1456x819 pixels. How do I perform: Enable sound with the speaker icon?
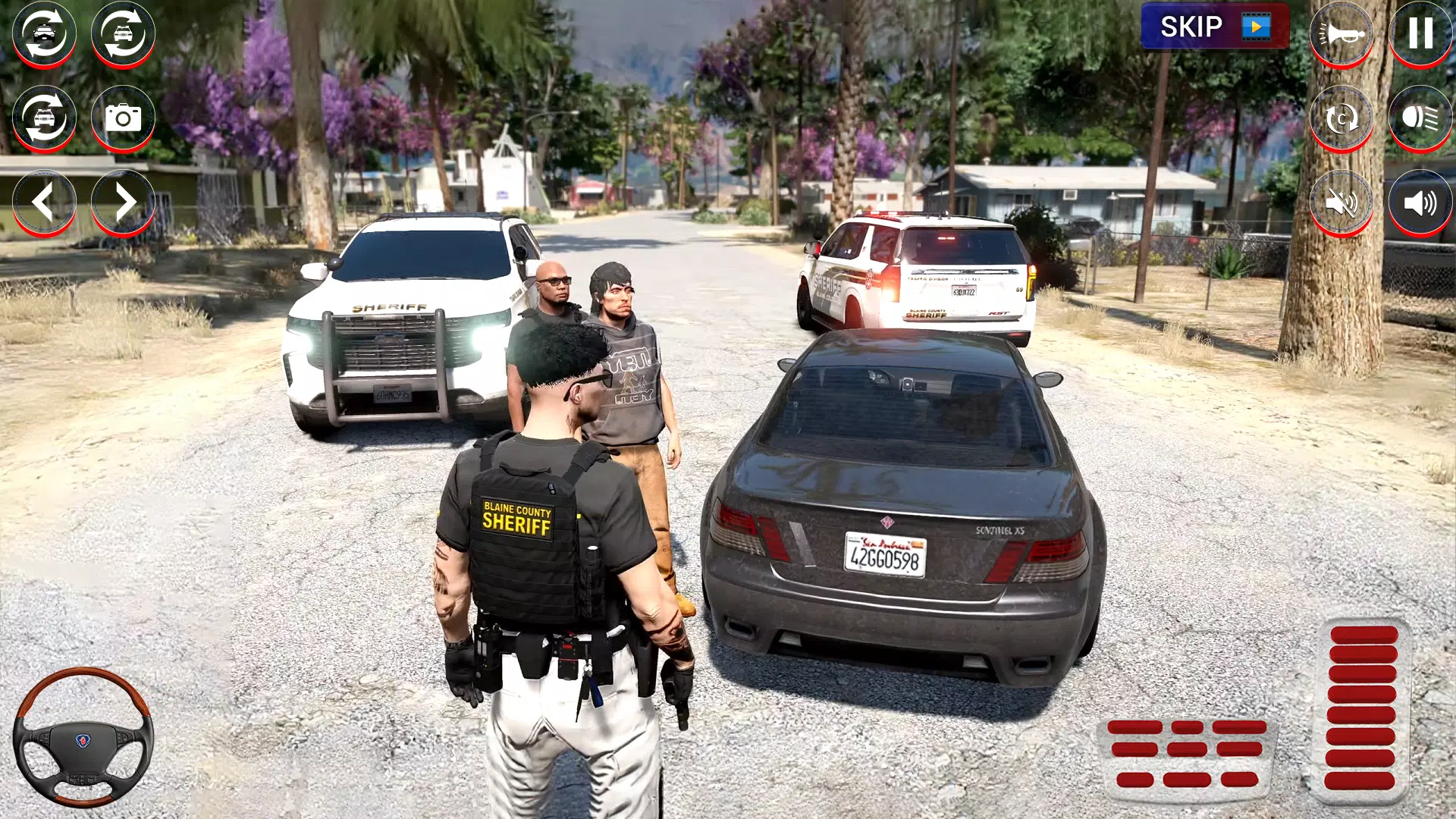[1420, 202]
